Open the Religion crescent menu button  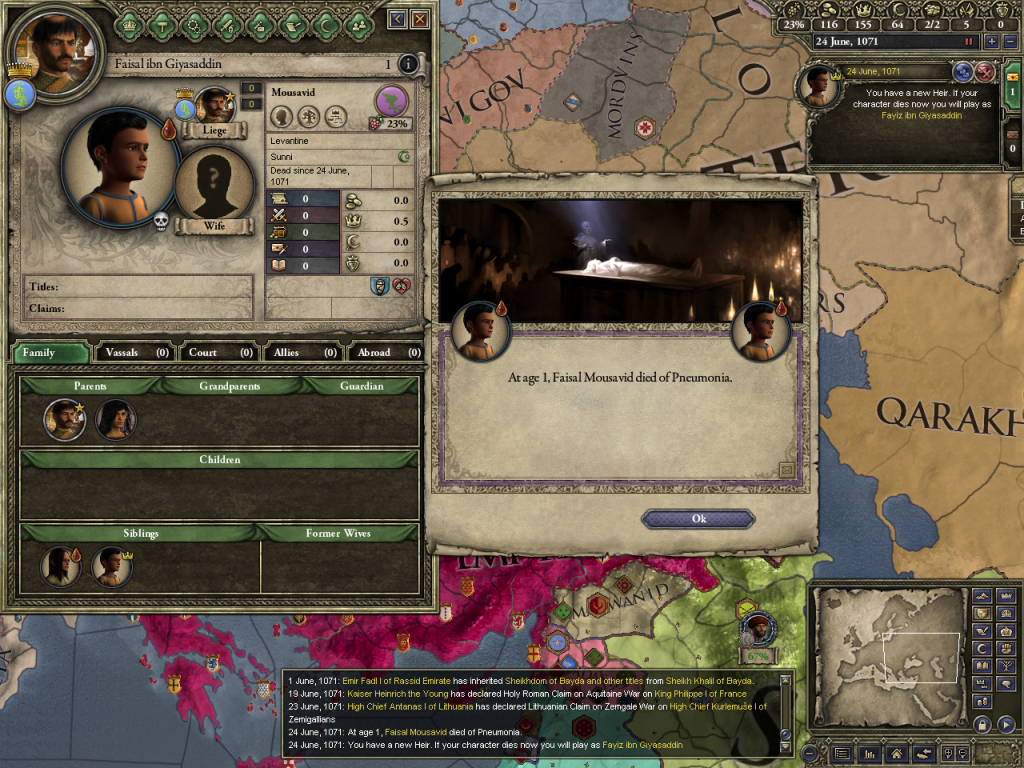[324, 22]
